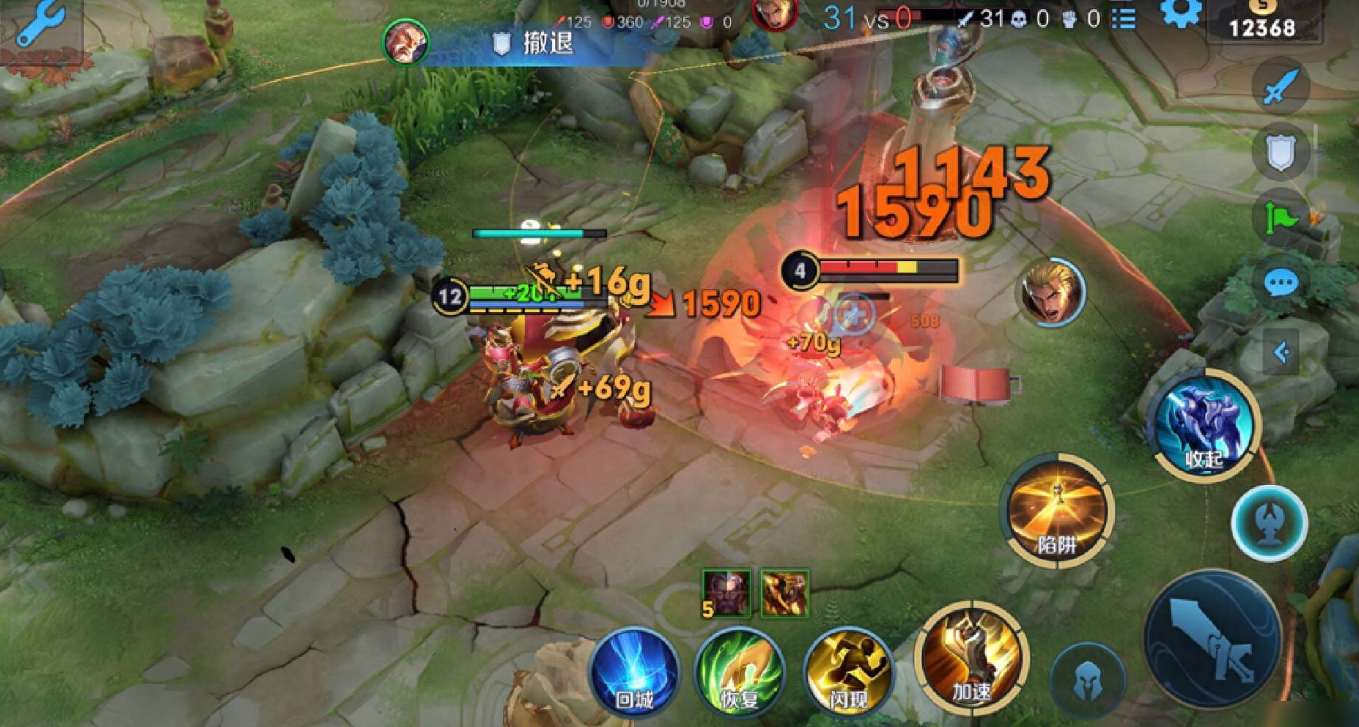This screenshot has width=1359, height=727.
Task: Use the 恢复 heal ability
Action: (741, 669)
